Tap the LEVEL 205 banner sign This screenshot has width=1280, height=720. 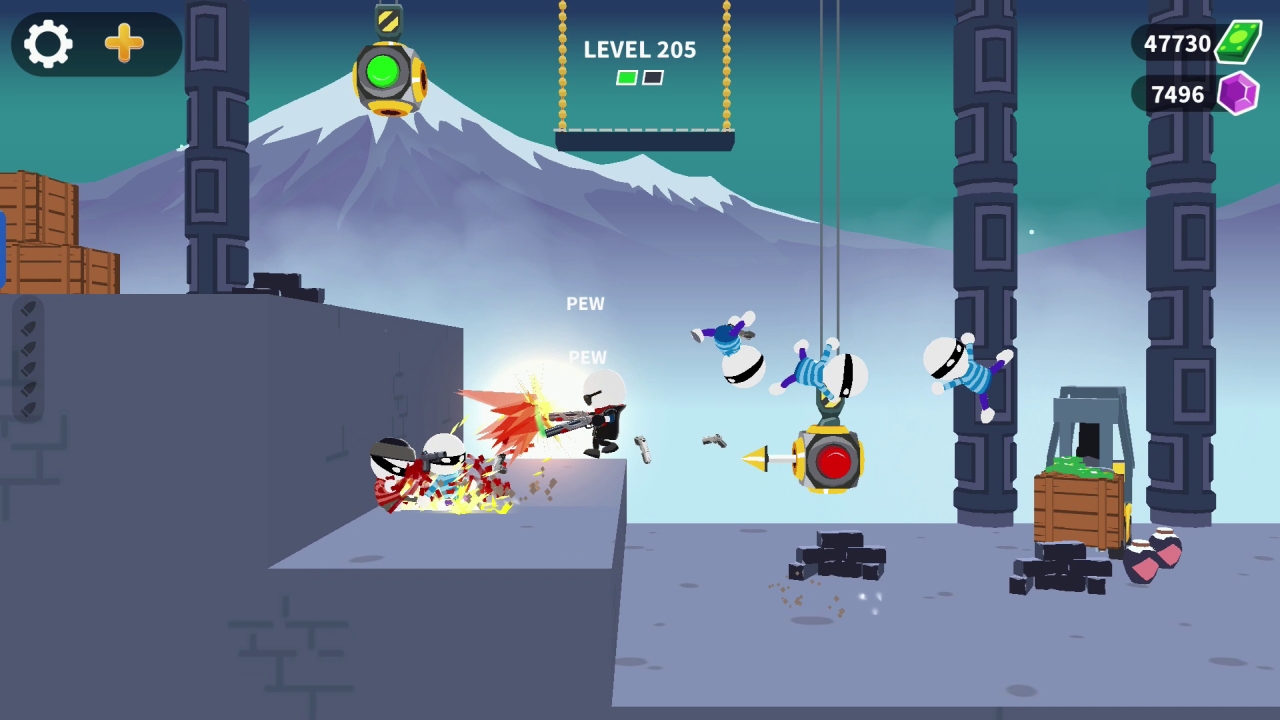coord(640,50)
